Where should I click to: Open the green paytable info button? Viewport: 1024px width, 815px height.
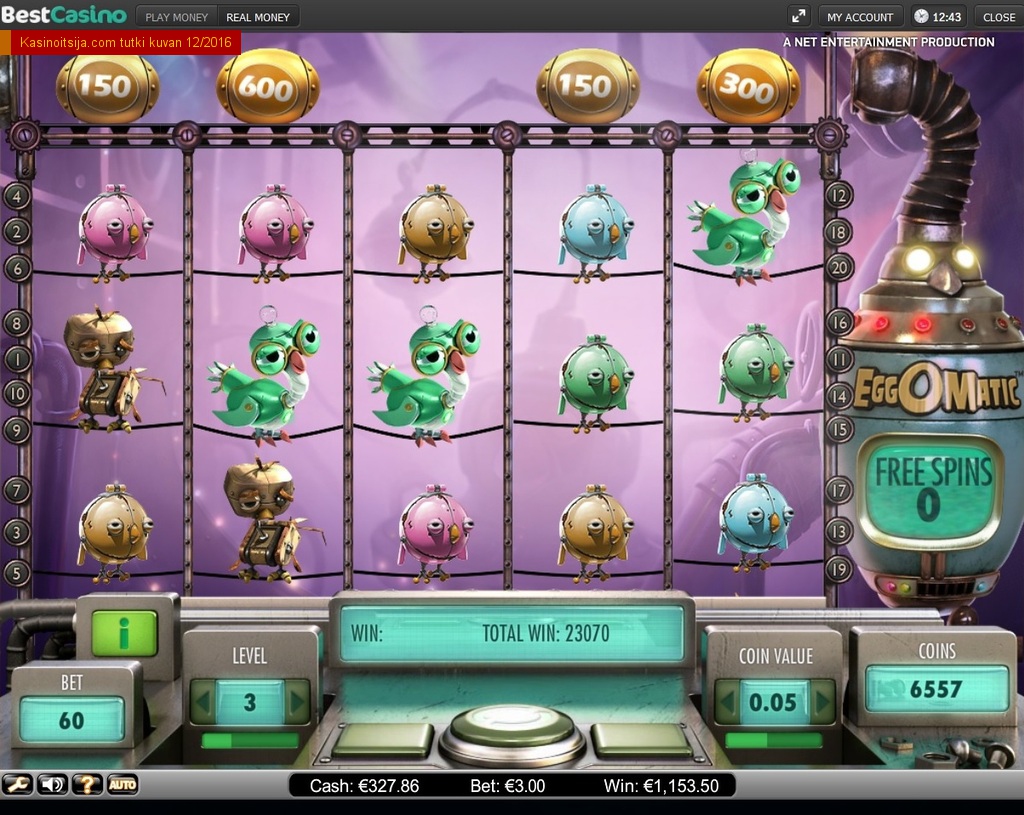coord(124,632)
